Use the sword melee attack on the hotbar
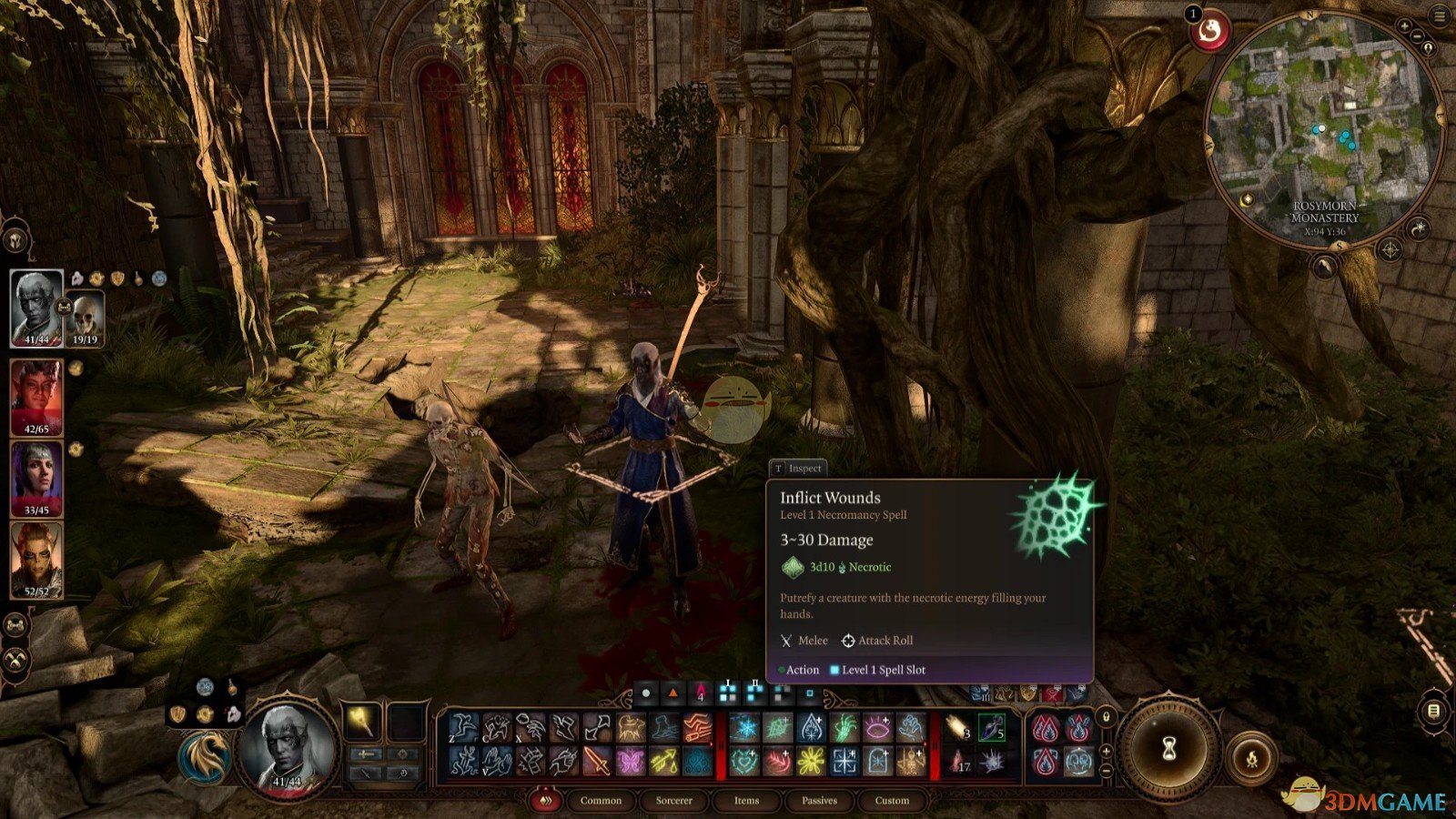The height and width of the screenshot is (819, 1456). pos(596,761)
